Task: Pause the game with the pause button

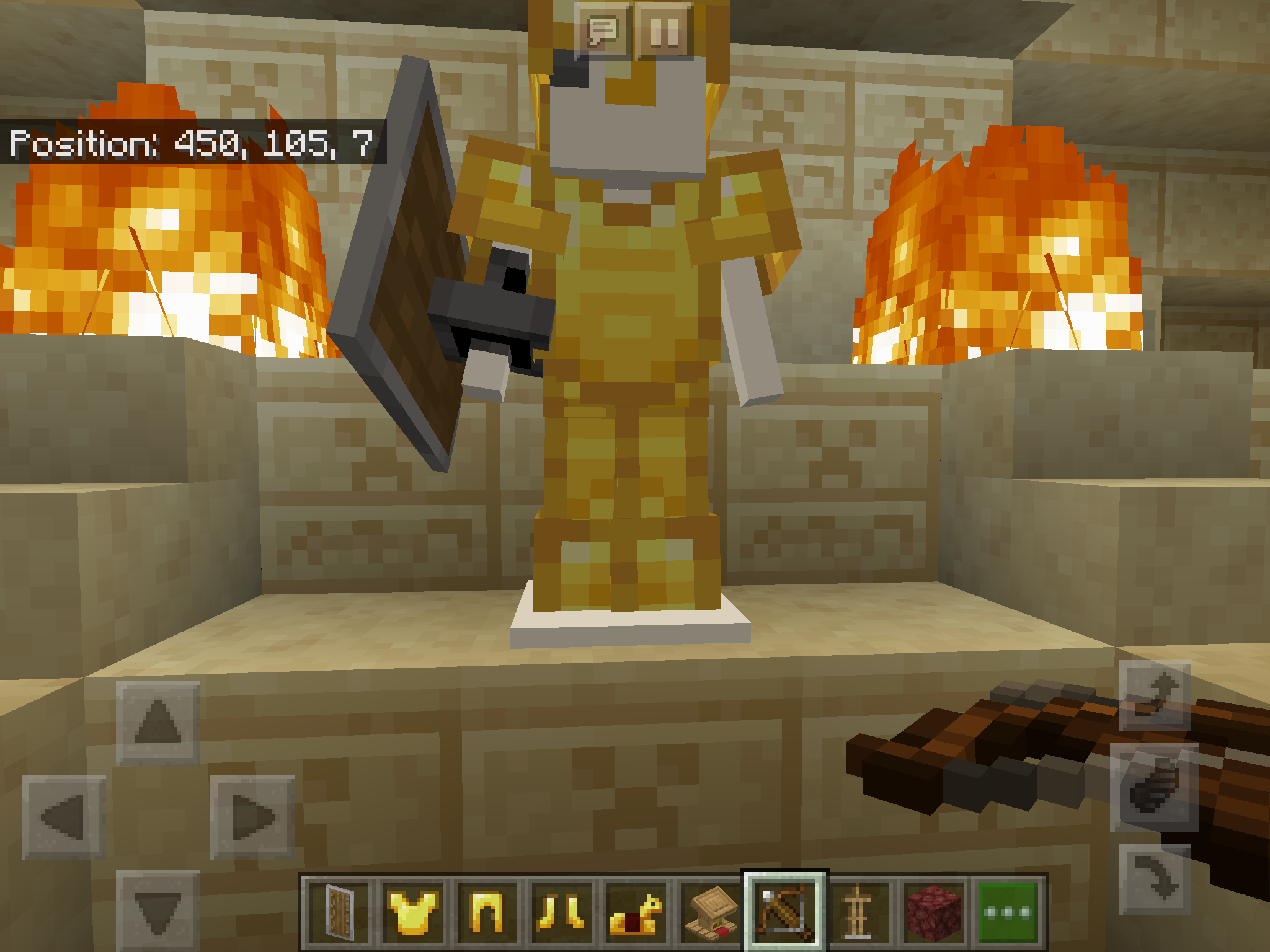Action: pyautogui.click(x=664, y=31)
